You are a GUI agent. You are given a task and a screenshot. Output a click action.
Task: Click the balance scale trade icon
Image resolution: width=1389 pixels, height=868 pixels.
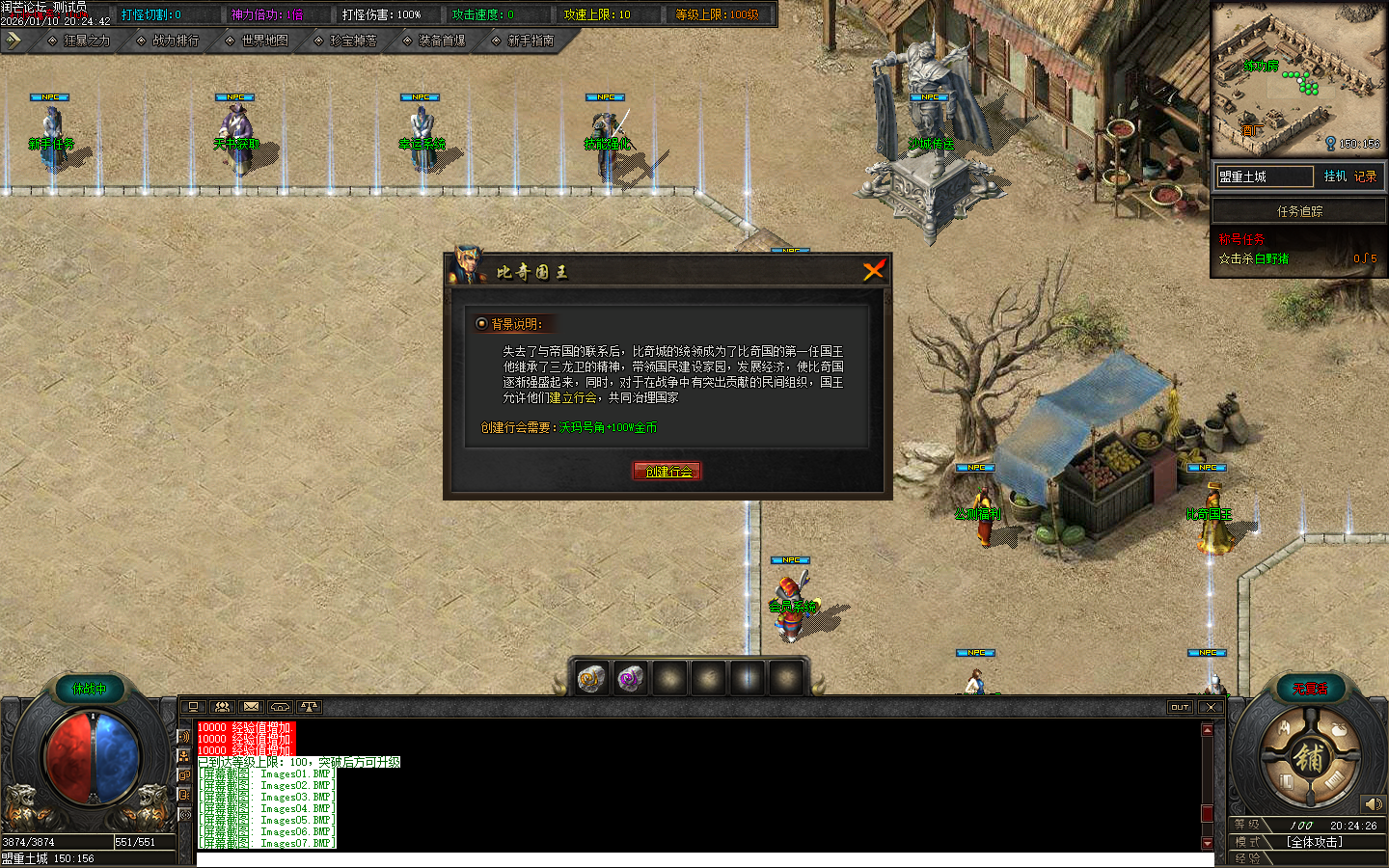point(311,706)
